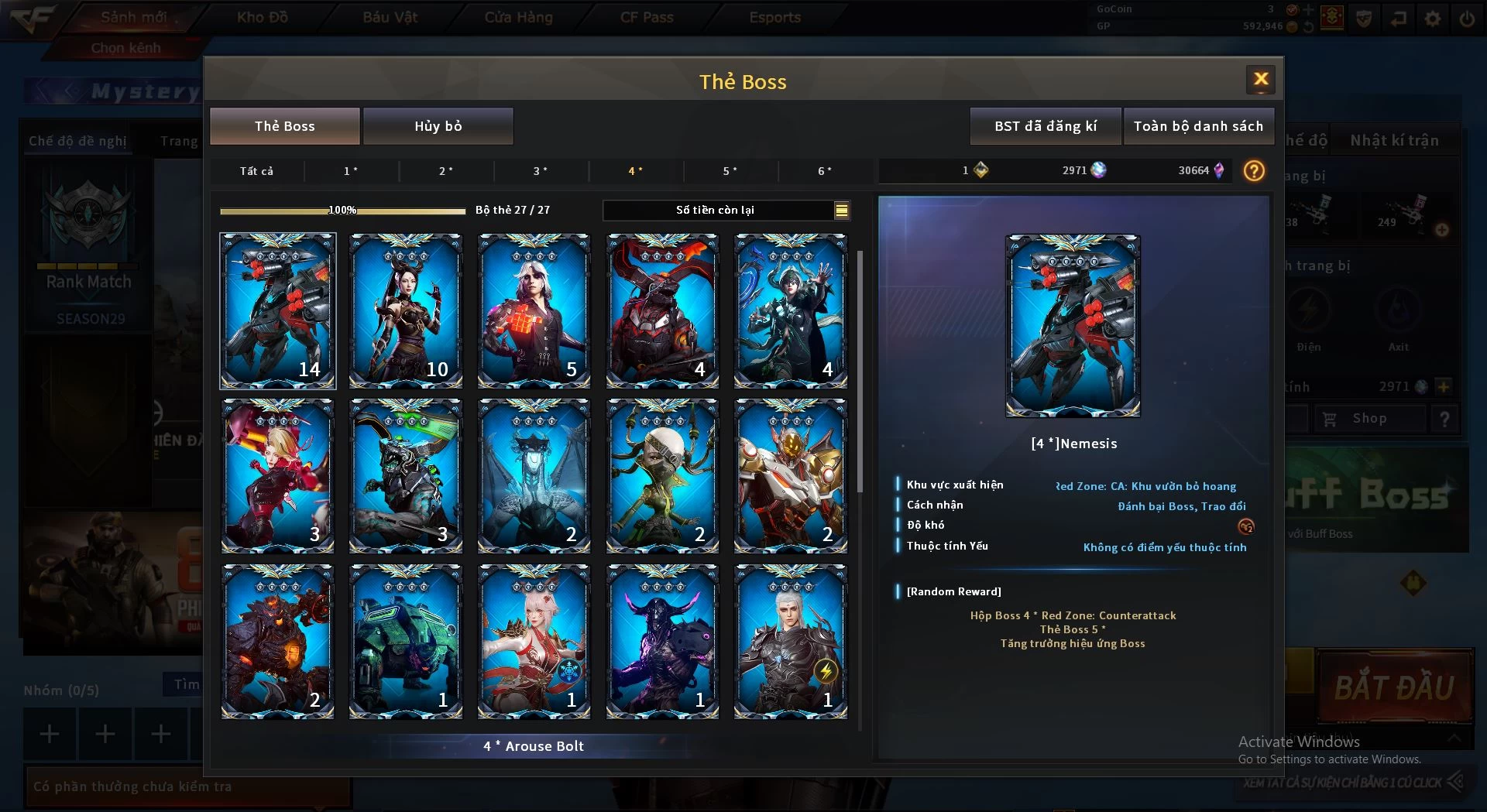Open BST đã đăng kí list
The height and width of the screenshot is (812, 1487).
[x=1046, y=126]
